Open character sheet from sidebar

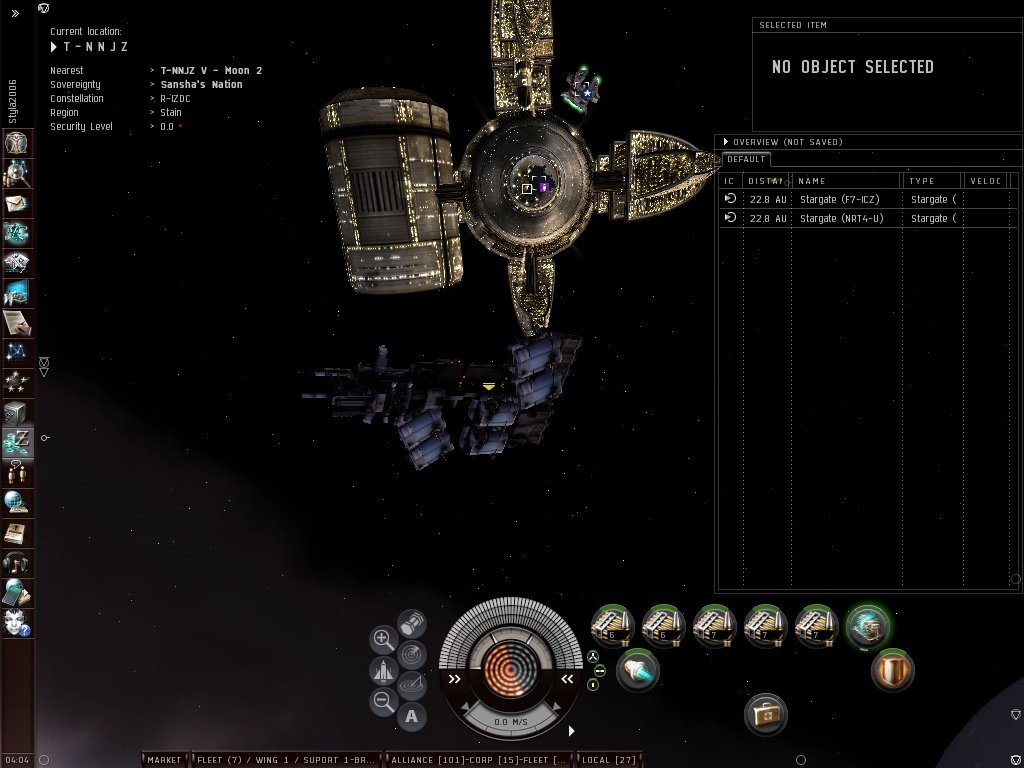(17, 143)
